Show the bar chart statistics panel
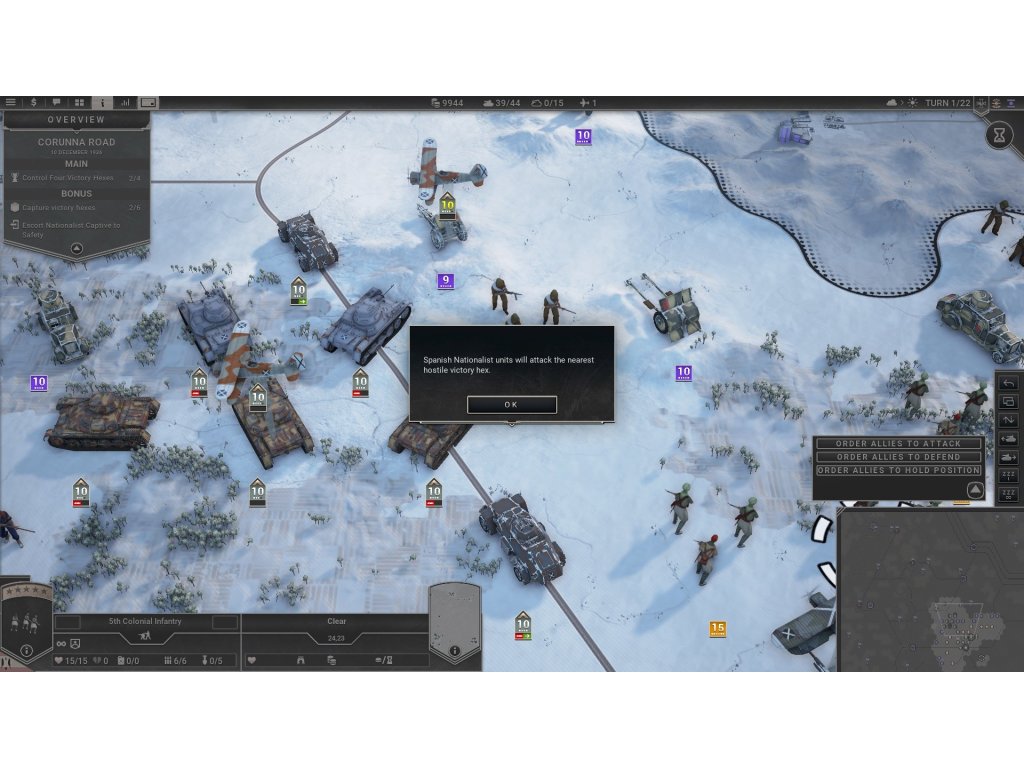This screenshot has width=1024, height=768. [x=125, y=102]
